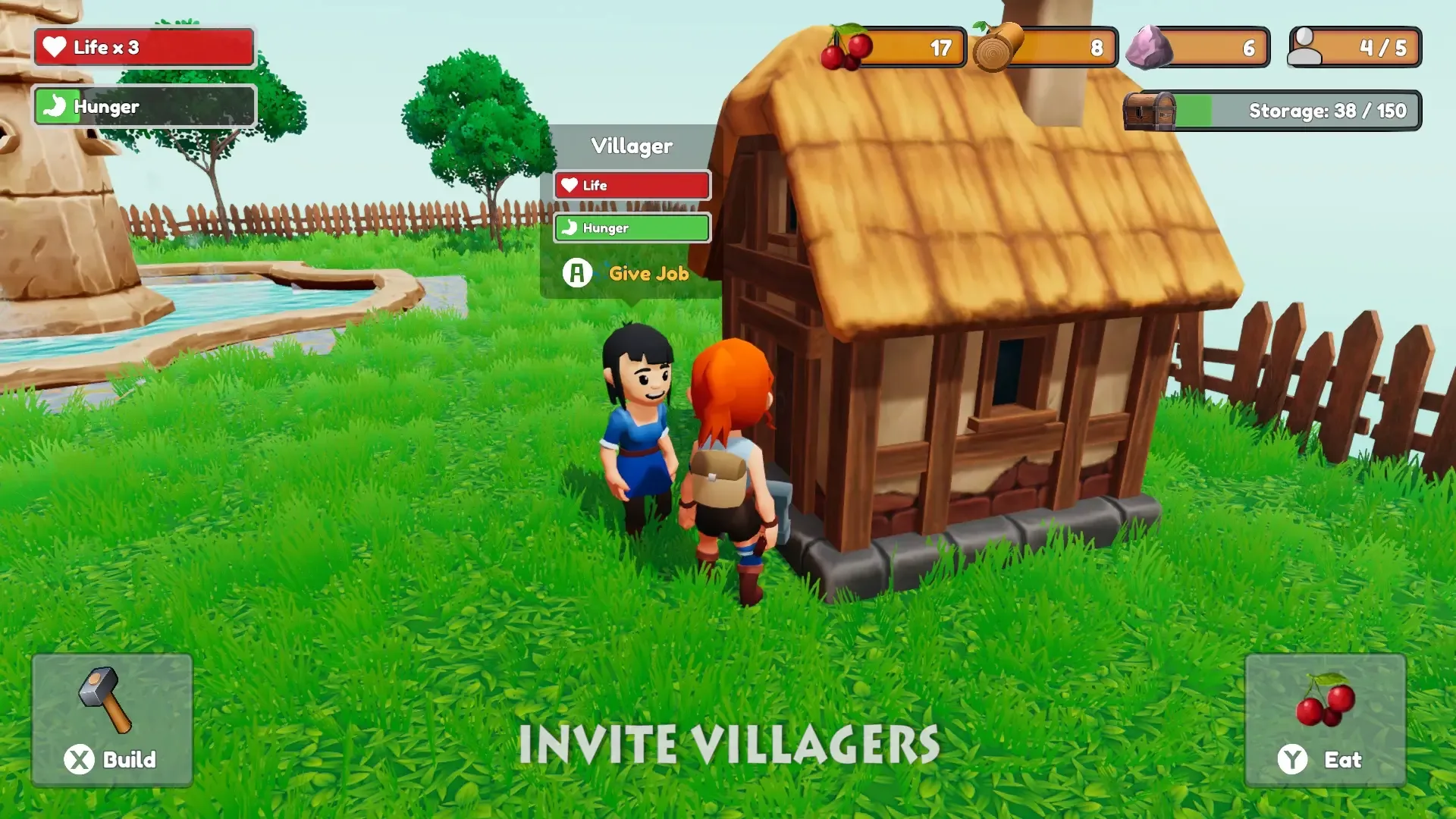1456x819 pixels.
Task: Click the villager's red Life bar
Action: pyautogui.click(x=632, y=185)
